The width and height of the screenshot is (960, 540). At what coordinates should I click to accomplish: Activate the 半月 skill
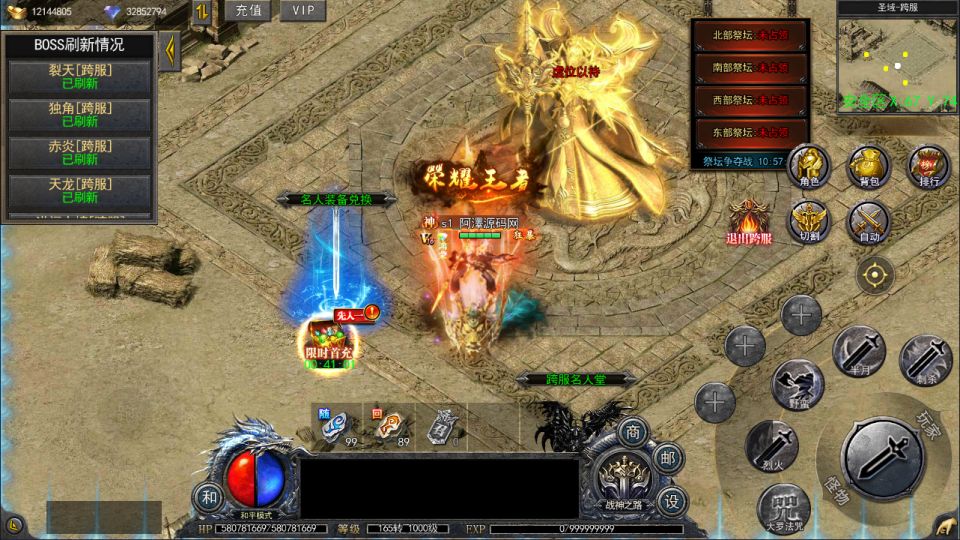click(x=858, y=351)
